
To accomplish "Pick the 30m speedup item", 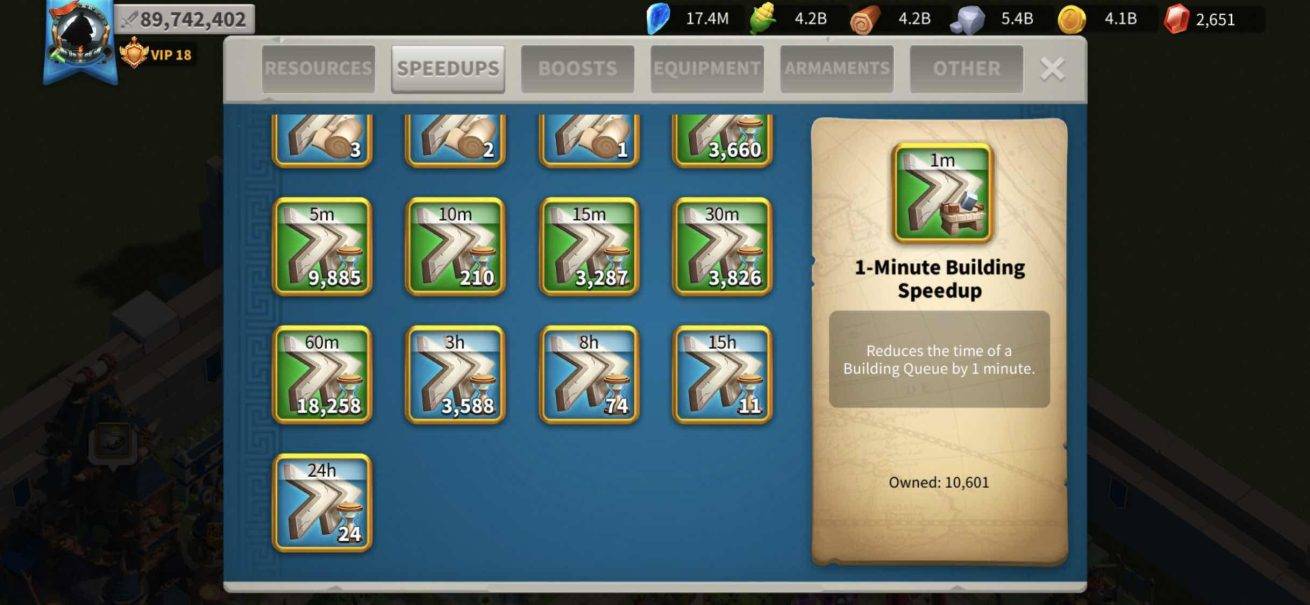I will tap(722, 246).
